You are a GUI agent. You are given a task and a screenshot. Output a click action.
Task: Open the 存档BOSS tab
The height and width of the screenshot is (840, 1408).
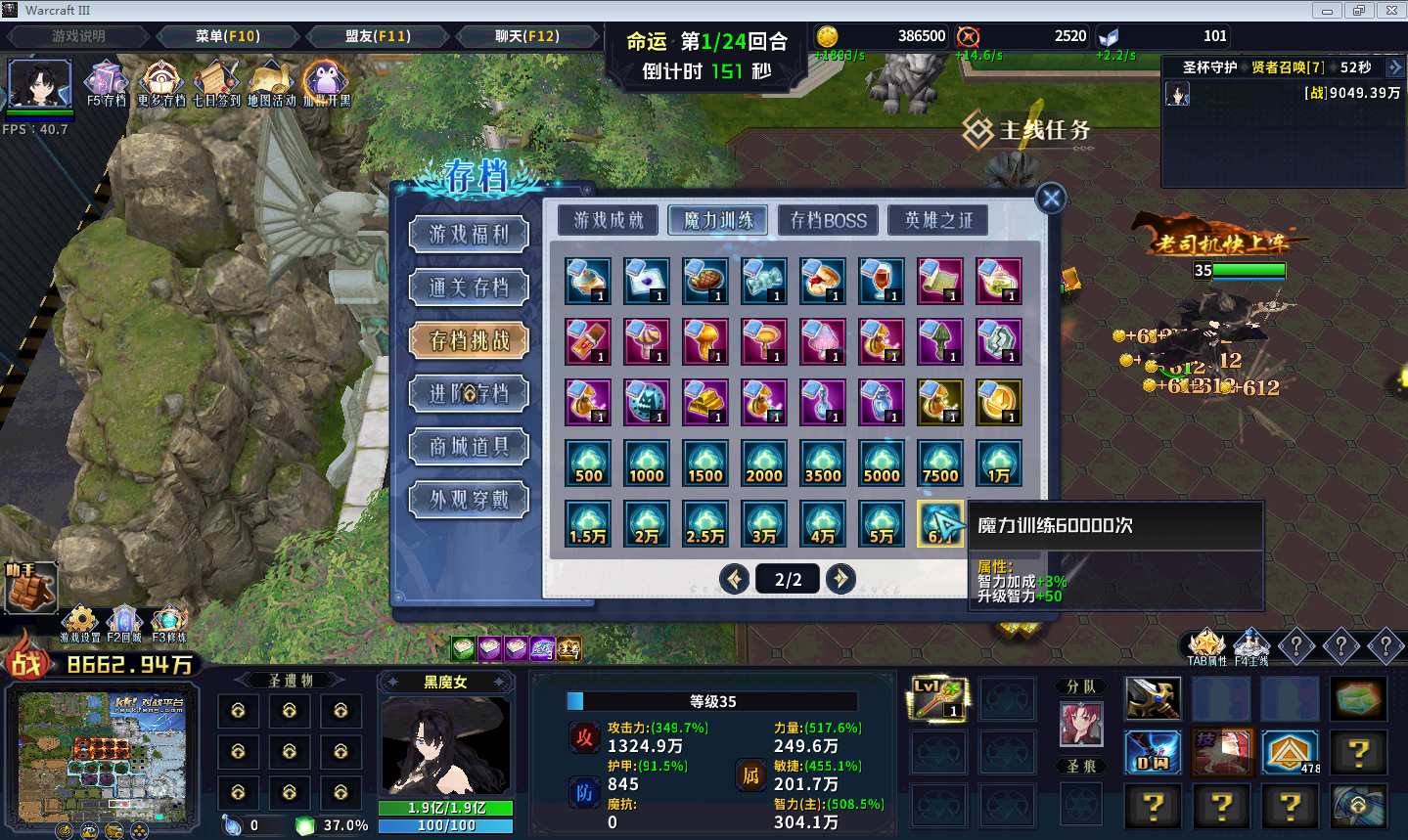click(x=829, y=220)
